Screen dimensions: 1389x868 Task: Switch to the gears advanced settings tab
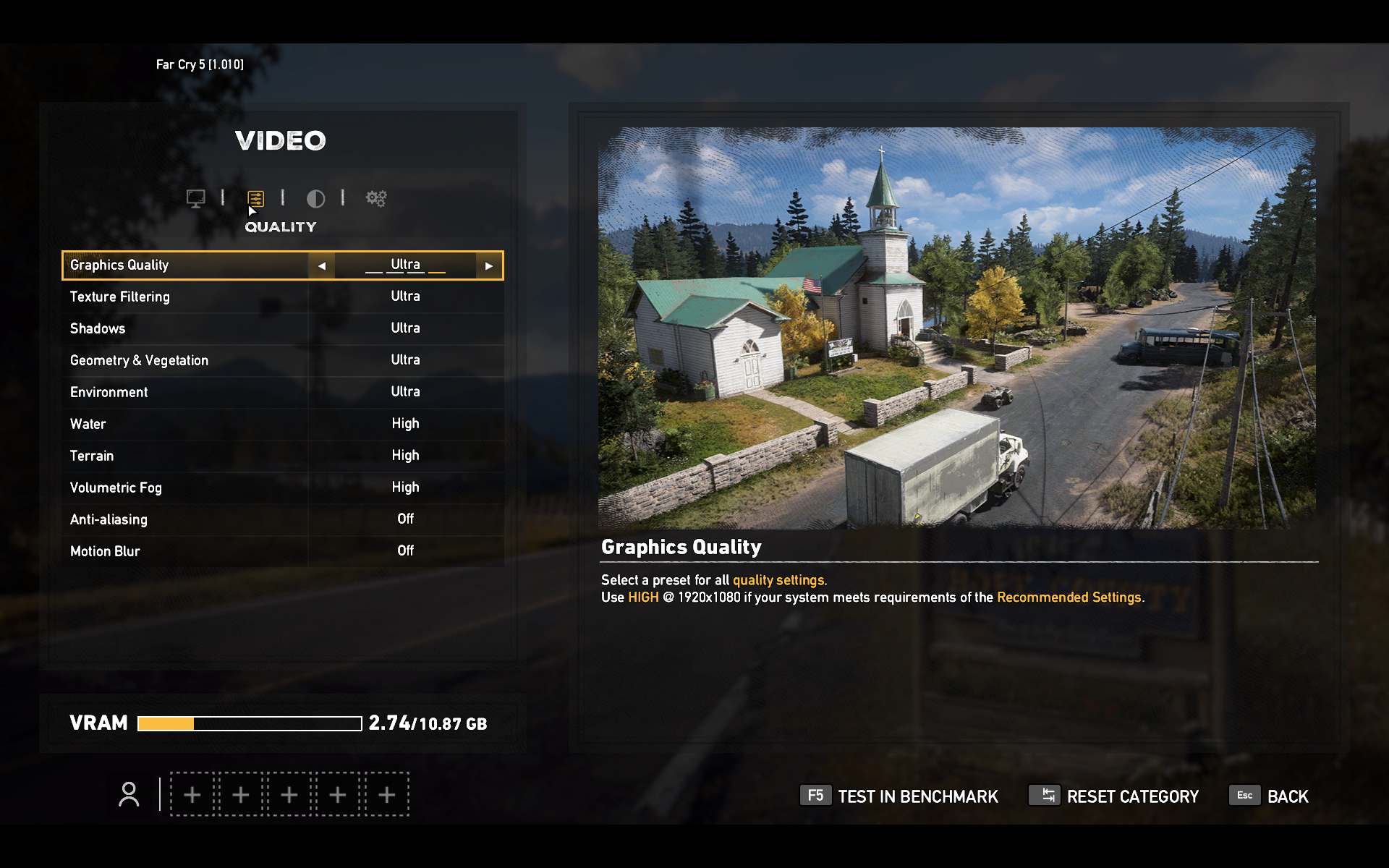coord(376,198)
